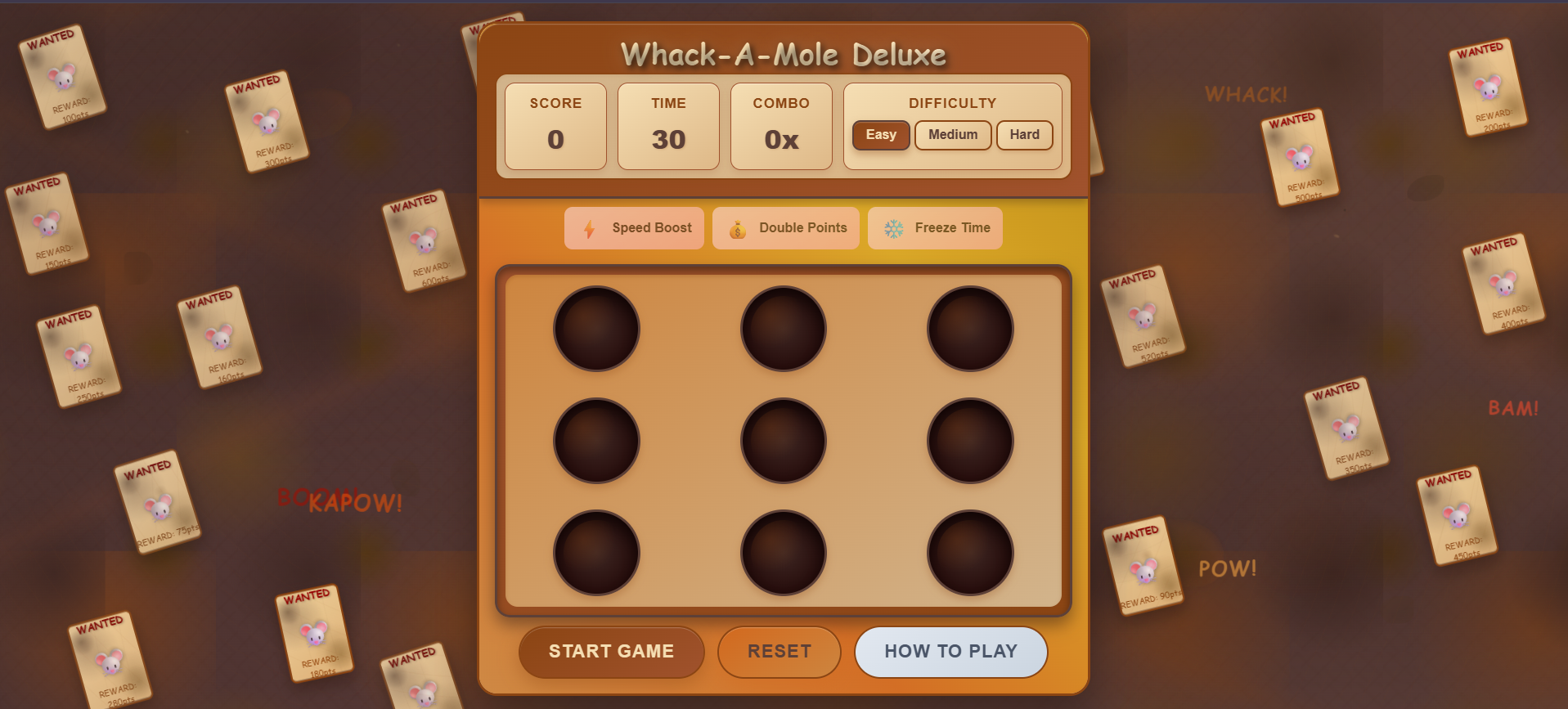Click the center mole hole
The image size is (1568, 709).
point(783,441)
